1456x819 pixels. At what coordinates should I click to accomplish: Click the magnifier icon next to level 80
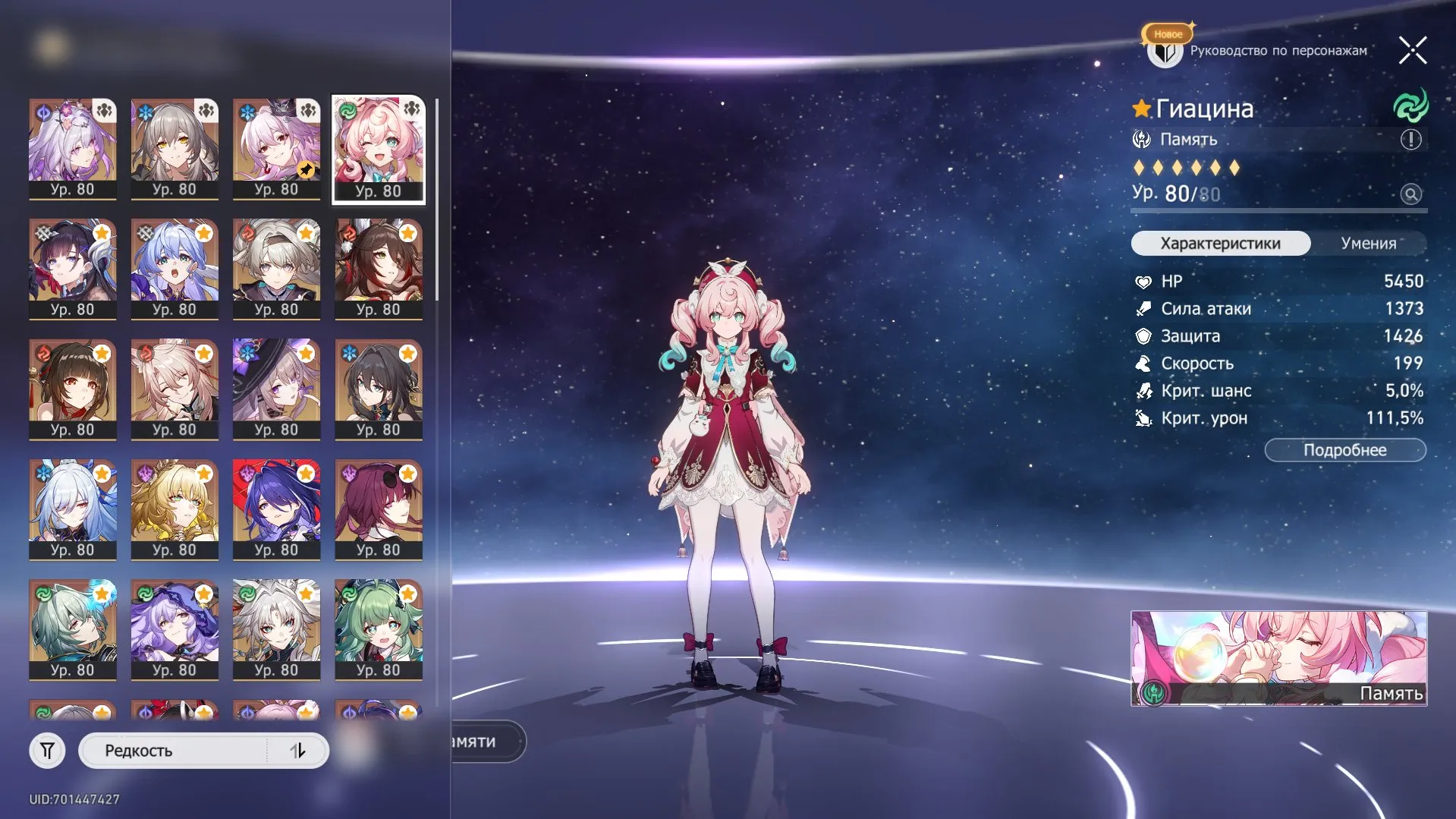pos(1410,194)
